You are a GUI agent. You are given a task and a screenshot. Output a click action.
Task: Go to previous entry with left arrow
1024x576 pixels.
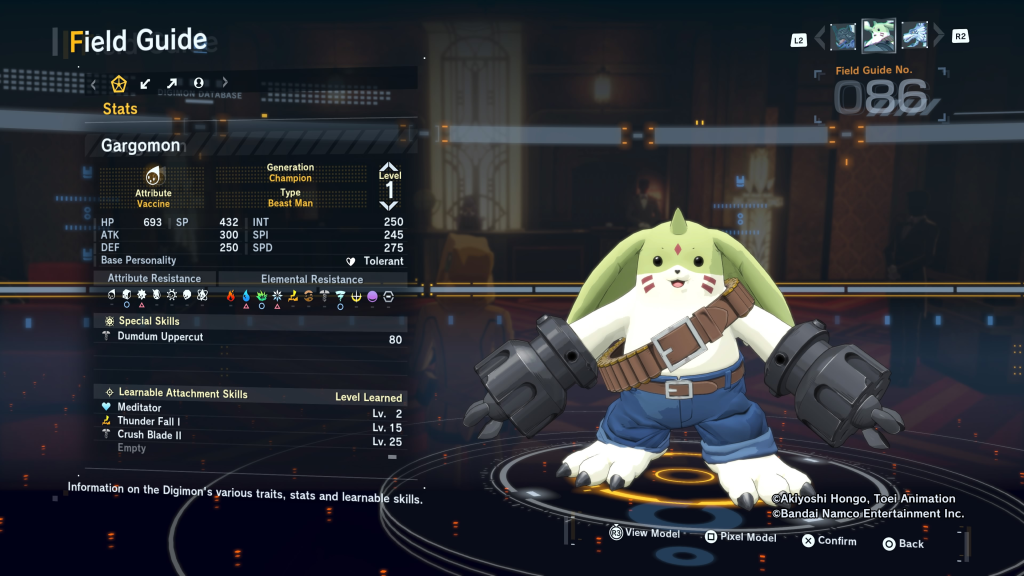tap(821, 38)
